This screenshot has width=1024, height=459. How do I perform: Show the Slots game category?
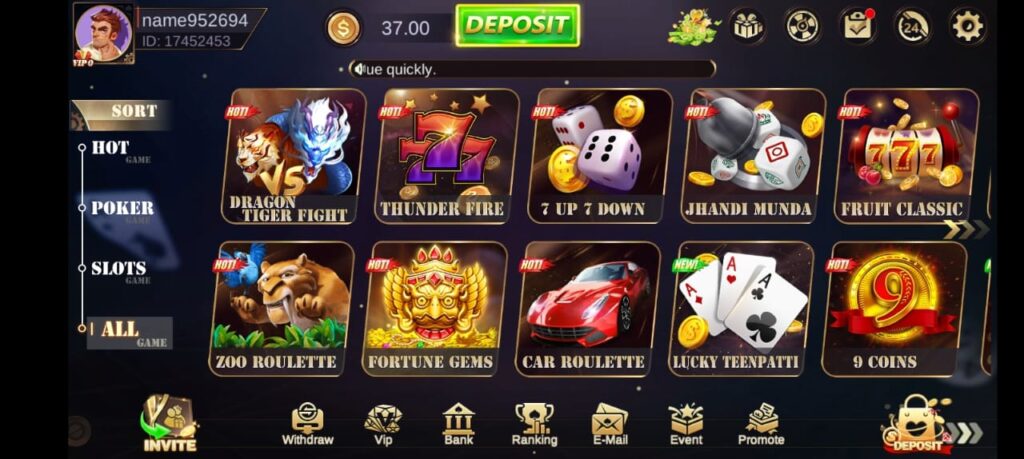click(x=118, y=268)
